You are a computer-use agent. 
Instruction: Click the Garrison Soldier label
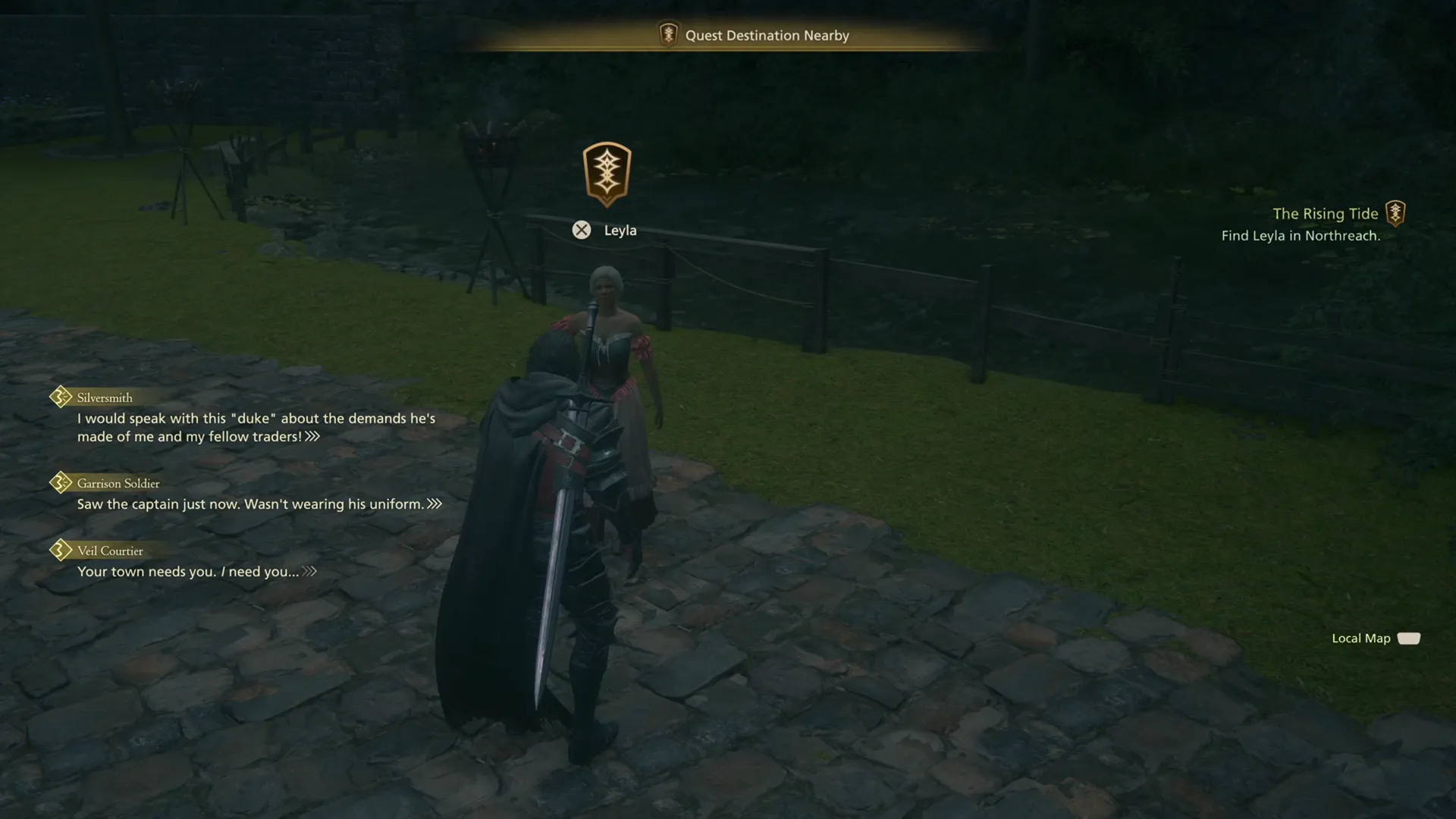(118, 483)
